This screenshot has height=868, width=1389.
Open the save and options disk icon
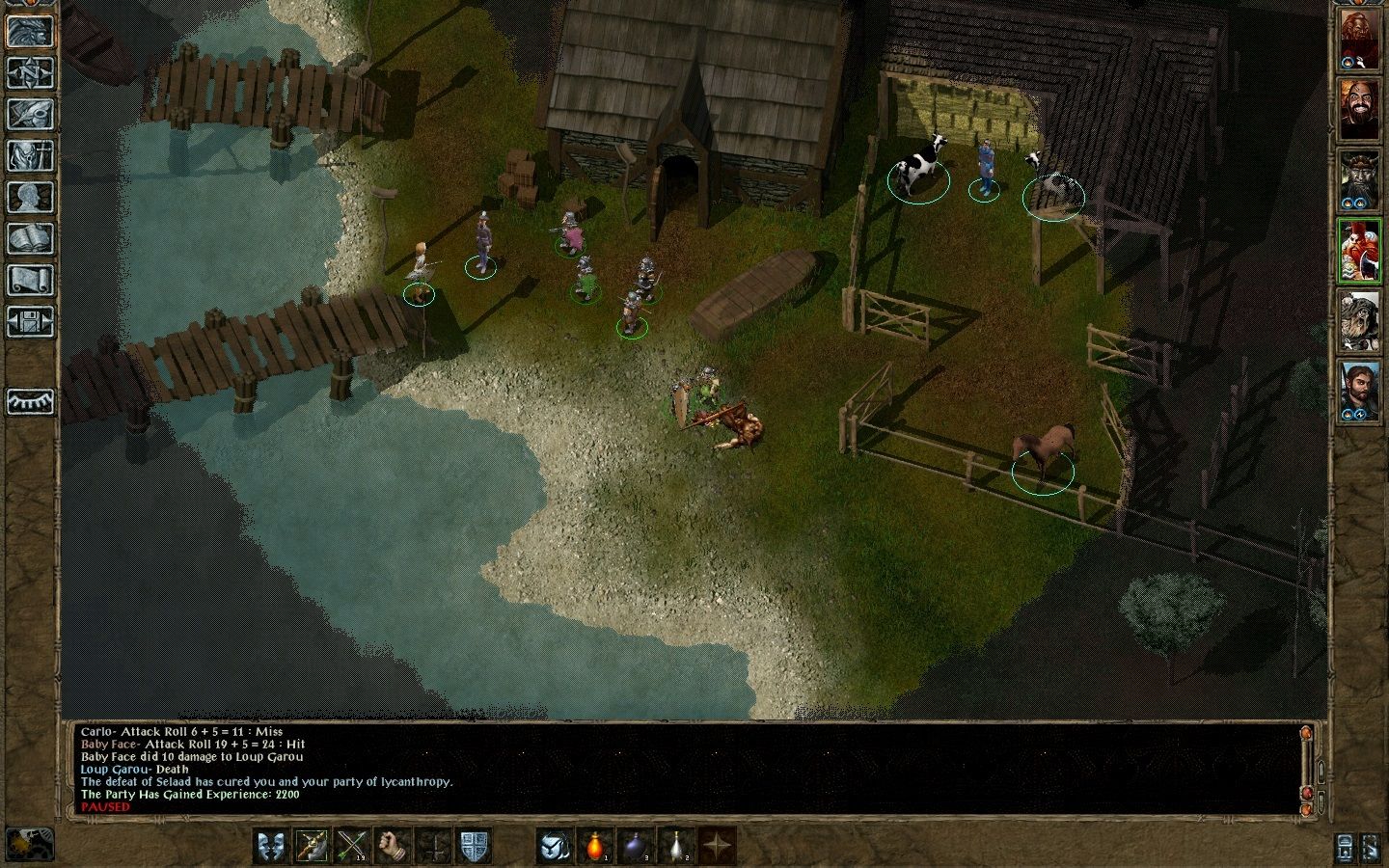click(30, 321)
